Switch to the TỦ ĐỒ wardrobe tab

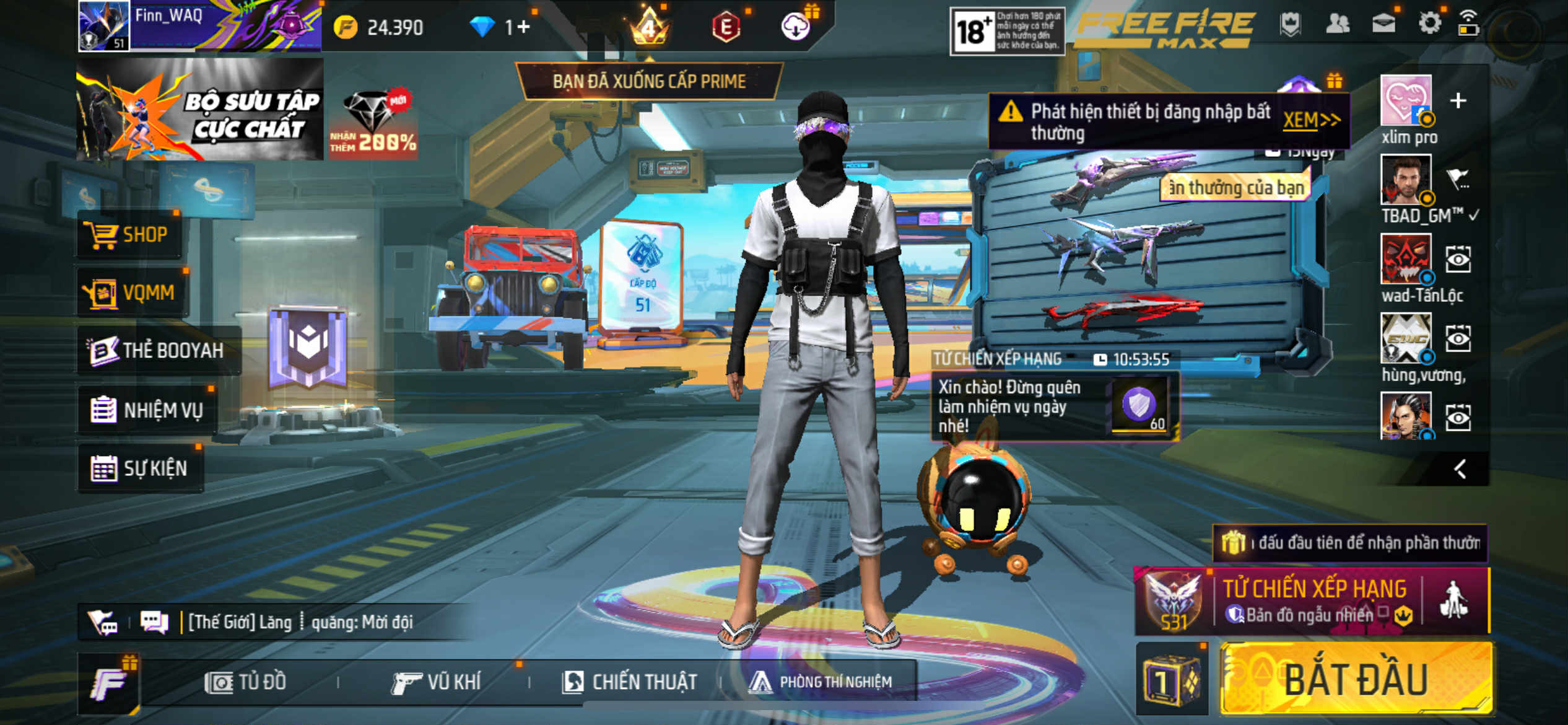click(246, 682)
